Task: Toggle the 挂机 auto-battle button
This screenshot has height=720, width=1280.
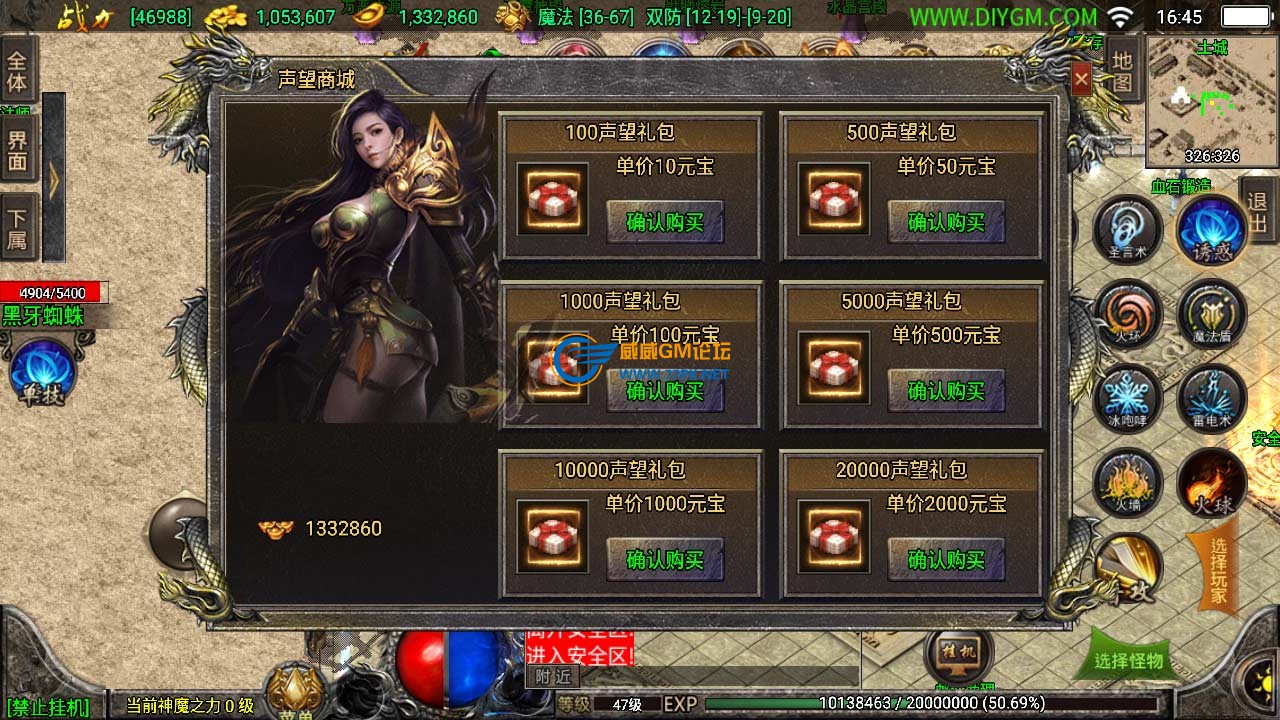Action: click(959, 655)
